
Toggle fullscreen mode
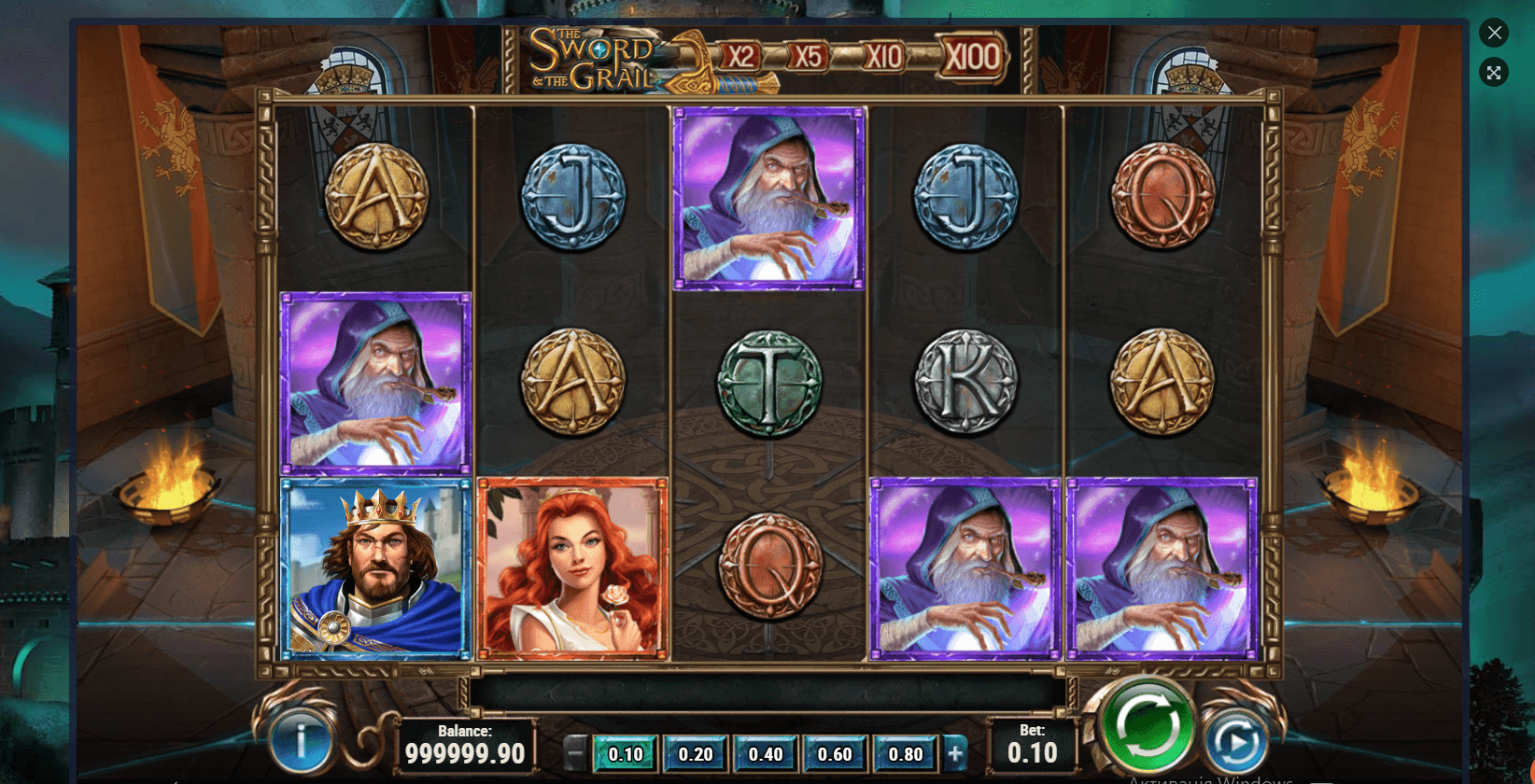(1494, 73)
